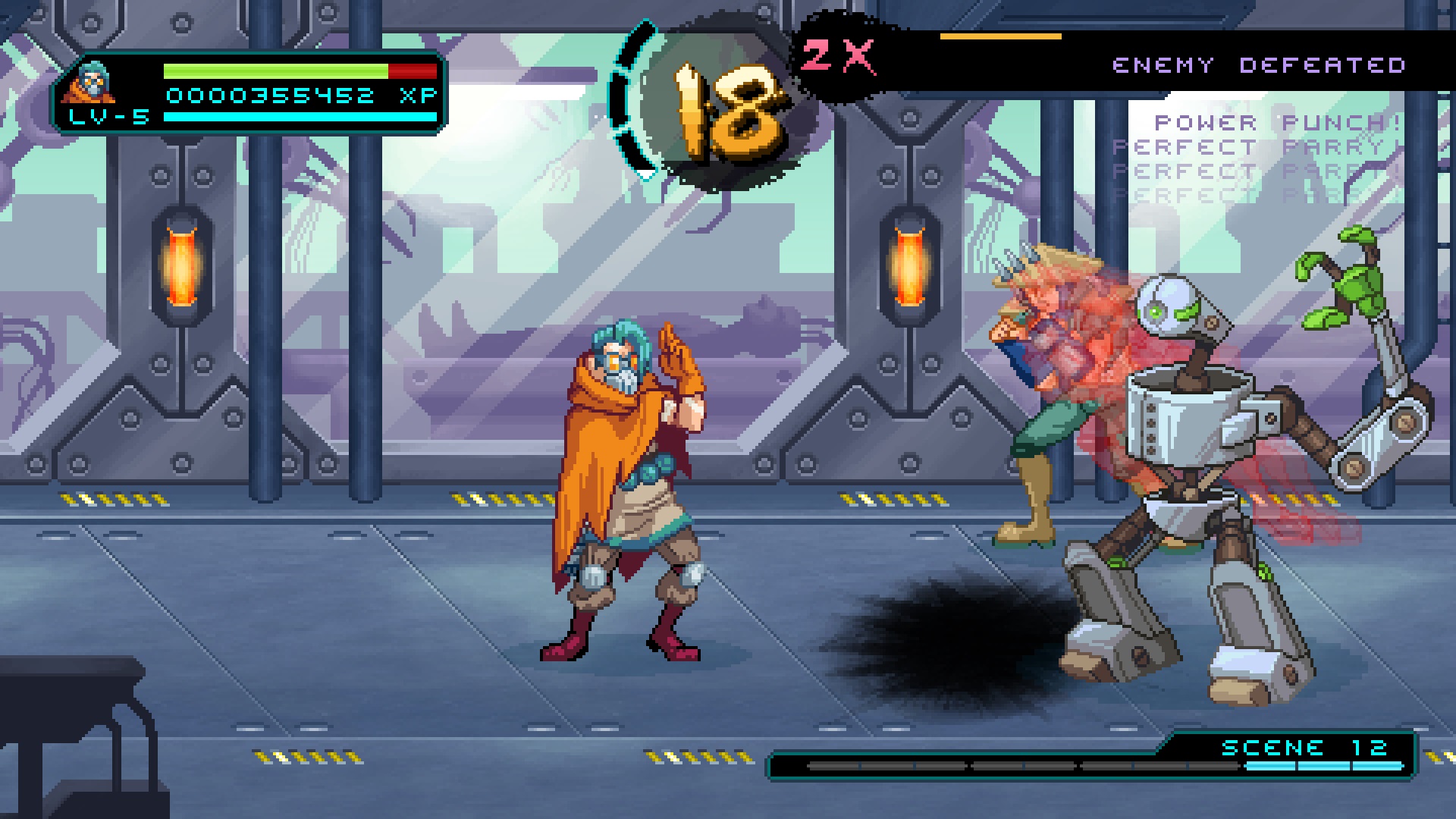Toggle the green health bar display
1456x819 pixels.
pyautogui.click(x=273, y=72)
